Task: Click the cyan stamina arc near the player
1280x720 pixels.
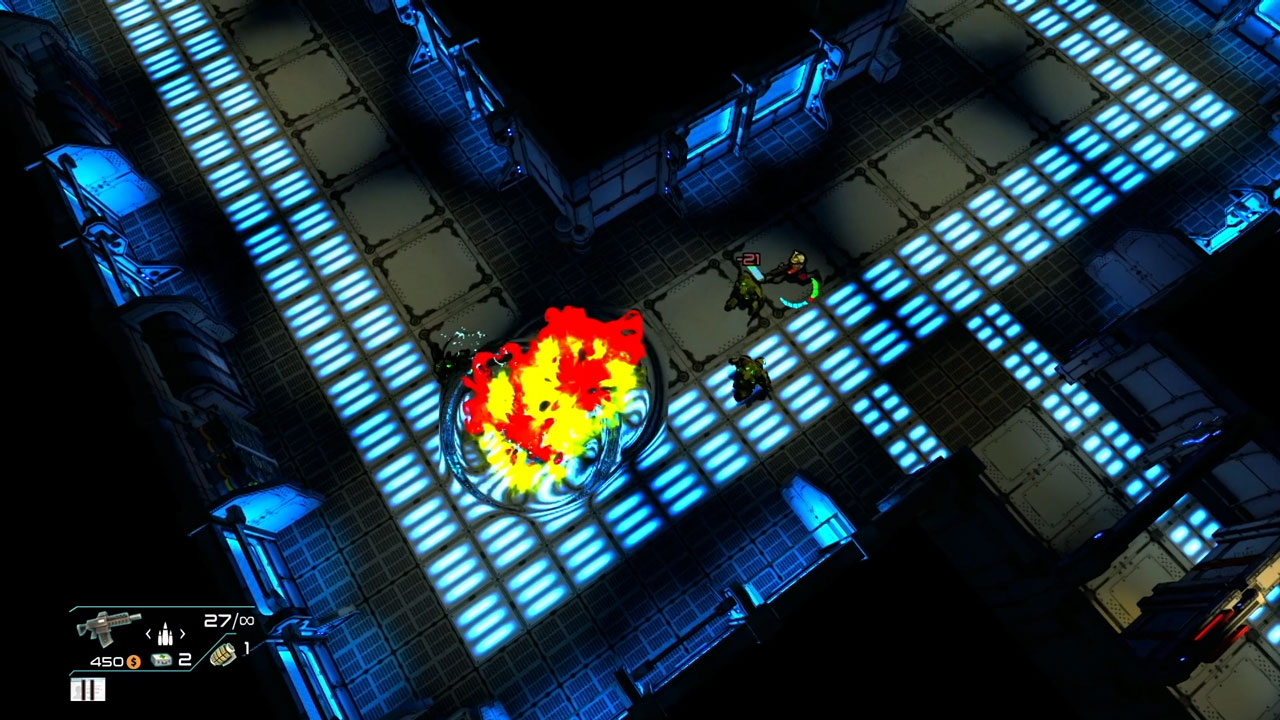Action: (793, 303)
